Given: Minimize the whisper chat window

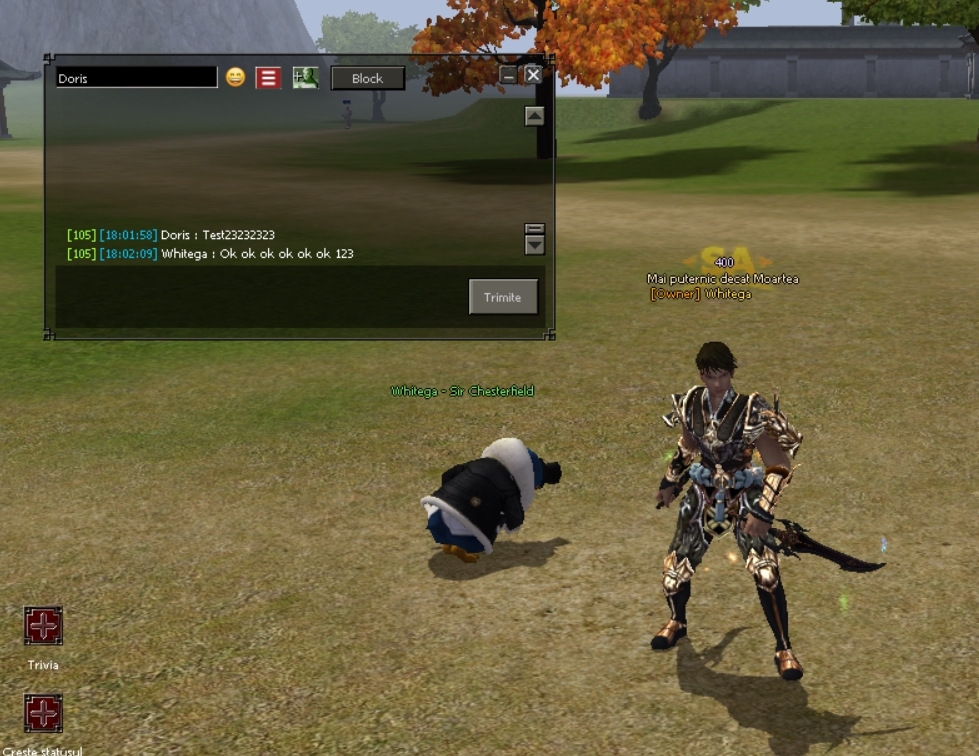Looking at the screenshot, I should (509, 75).
